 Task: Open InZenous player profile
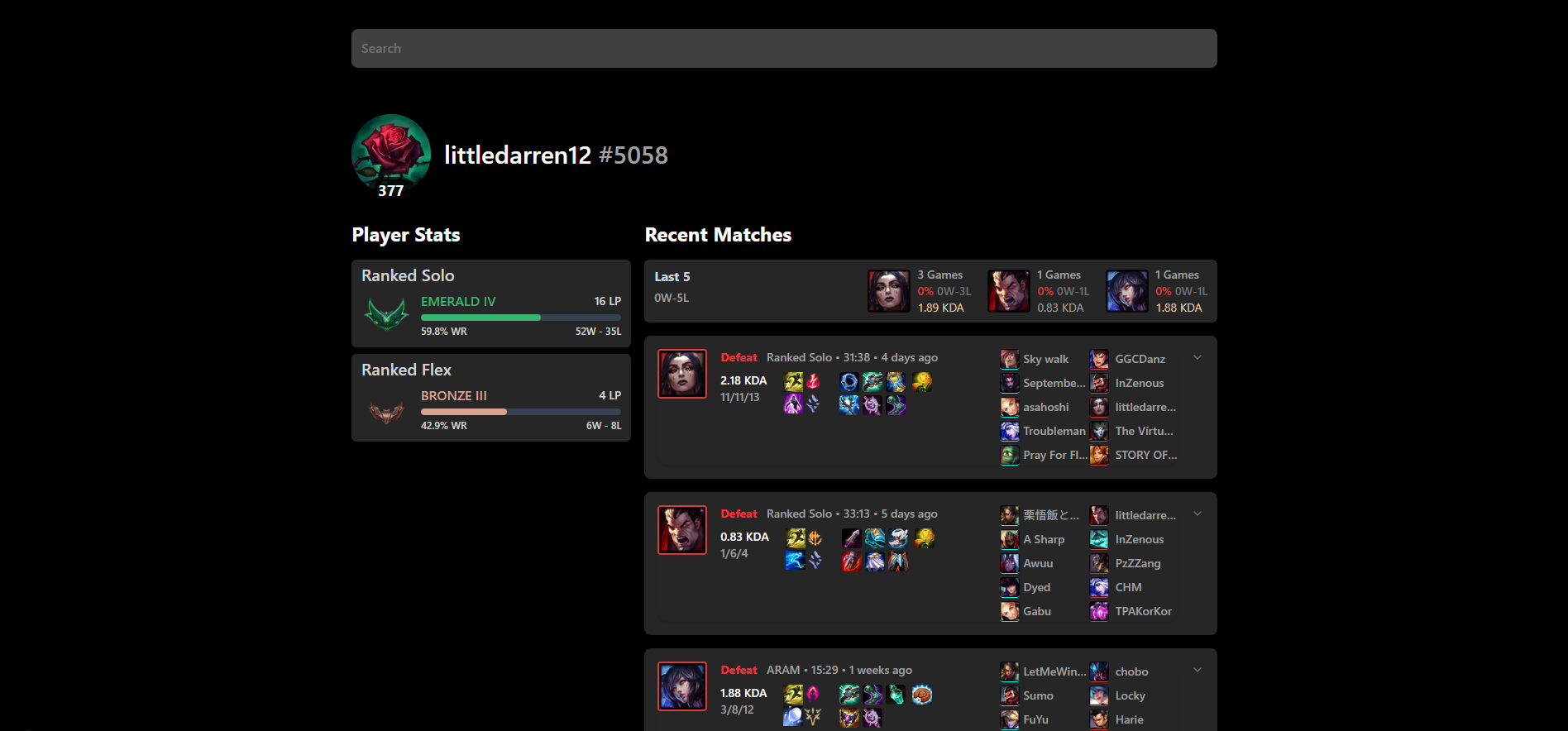[x=1139, y=382]
